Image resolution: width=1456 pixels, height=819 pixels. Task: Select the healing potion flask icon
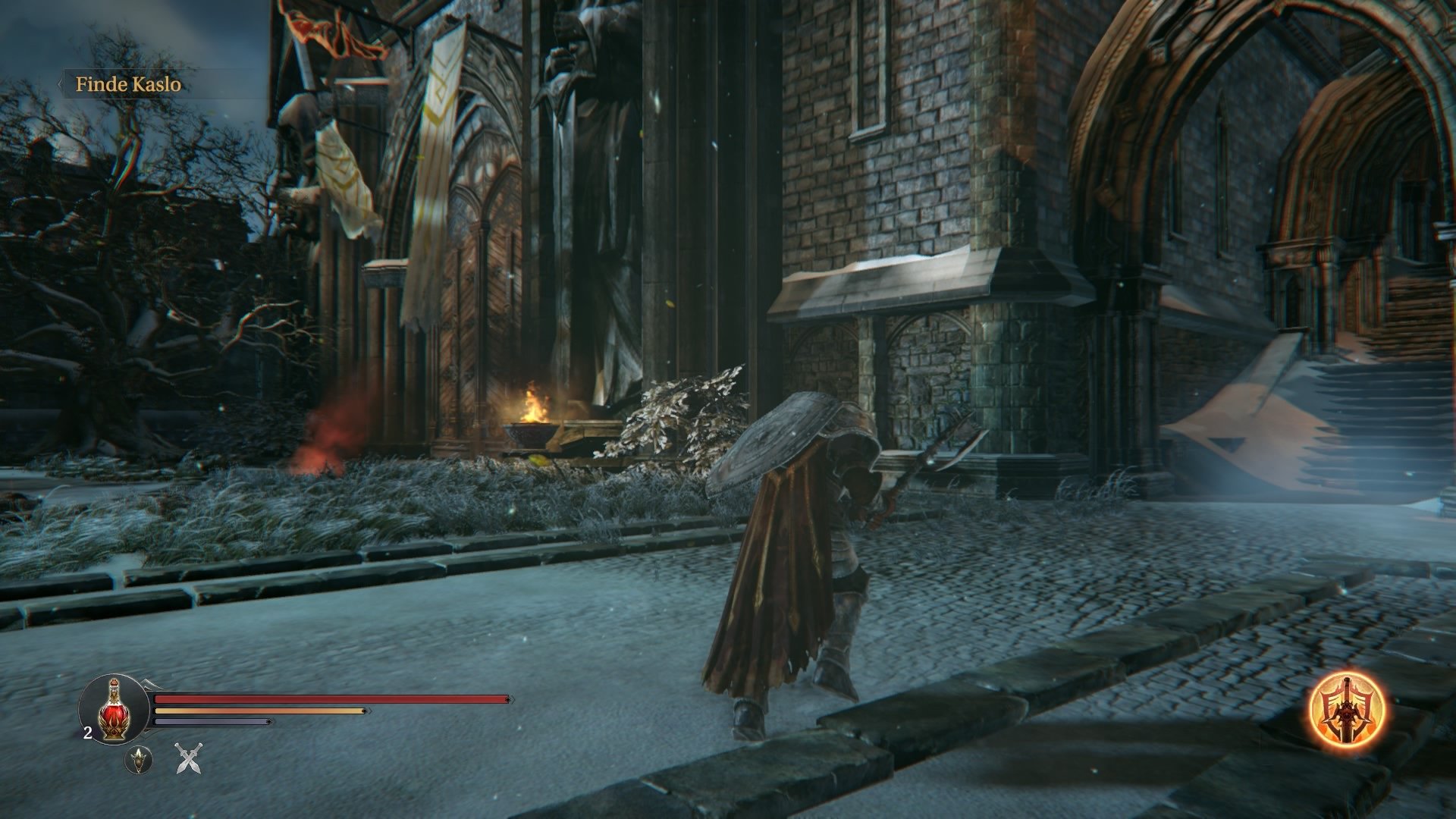click(x=113, y=709)
